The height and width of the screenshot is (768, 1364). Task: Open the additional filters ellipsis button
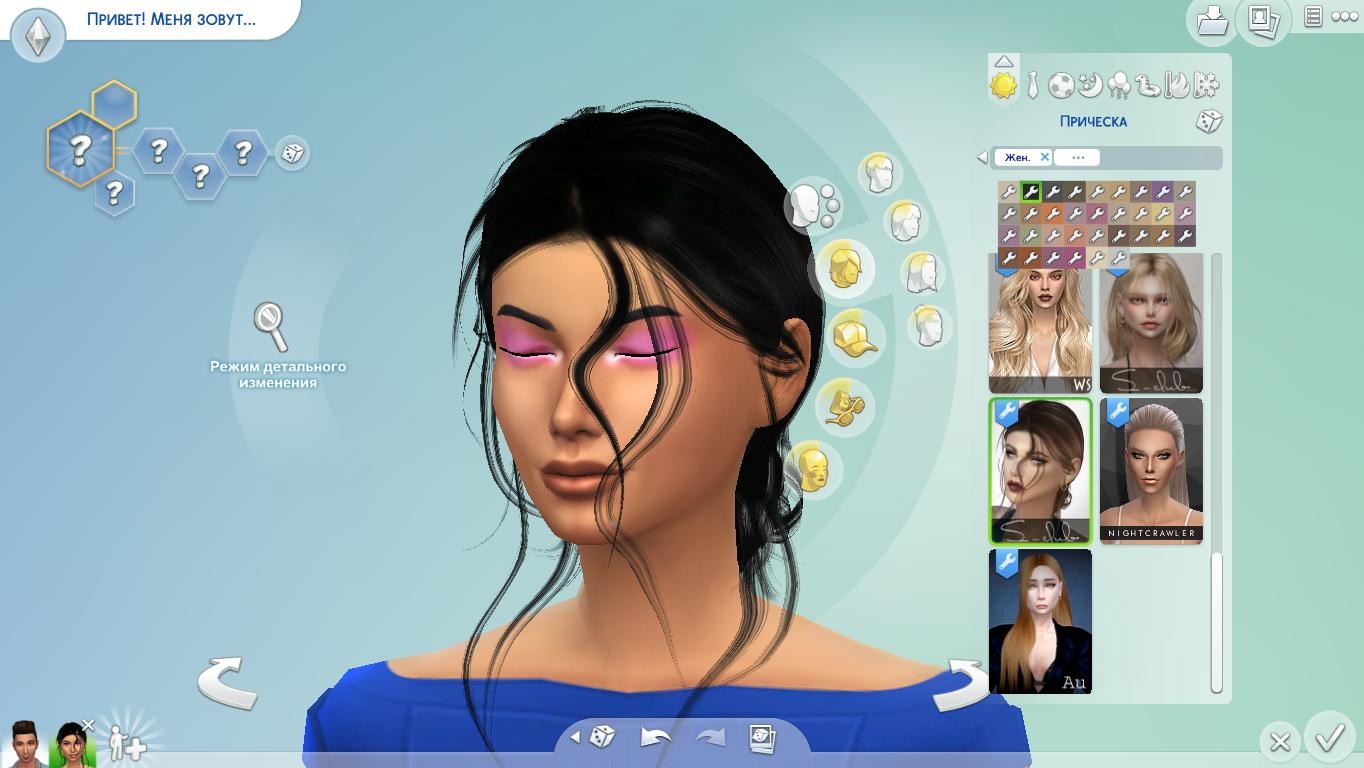point(1077,157)
